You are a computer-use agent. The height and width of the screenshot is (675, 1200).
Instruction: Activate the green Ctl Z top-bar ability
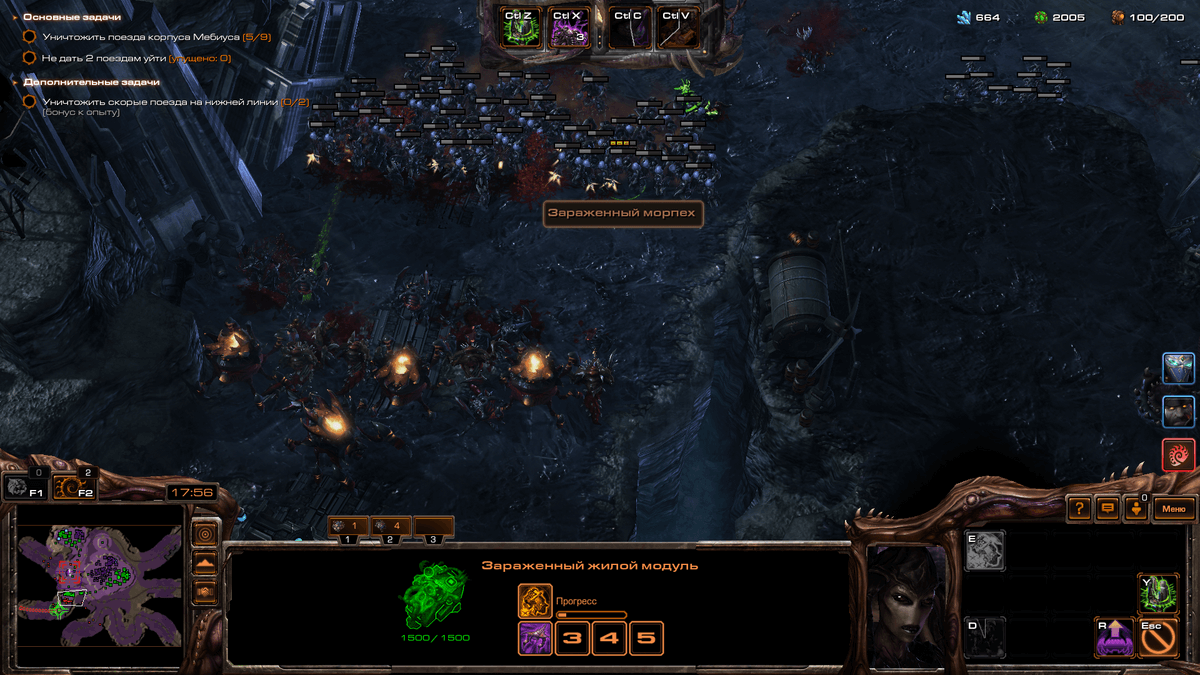520,28
